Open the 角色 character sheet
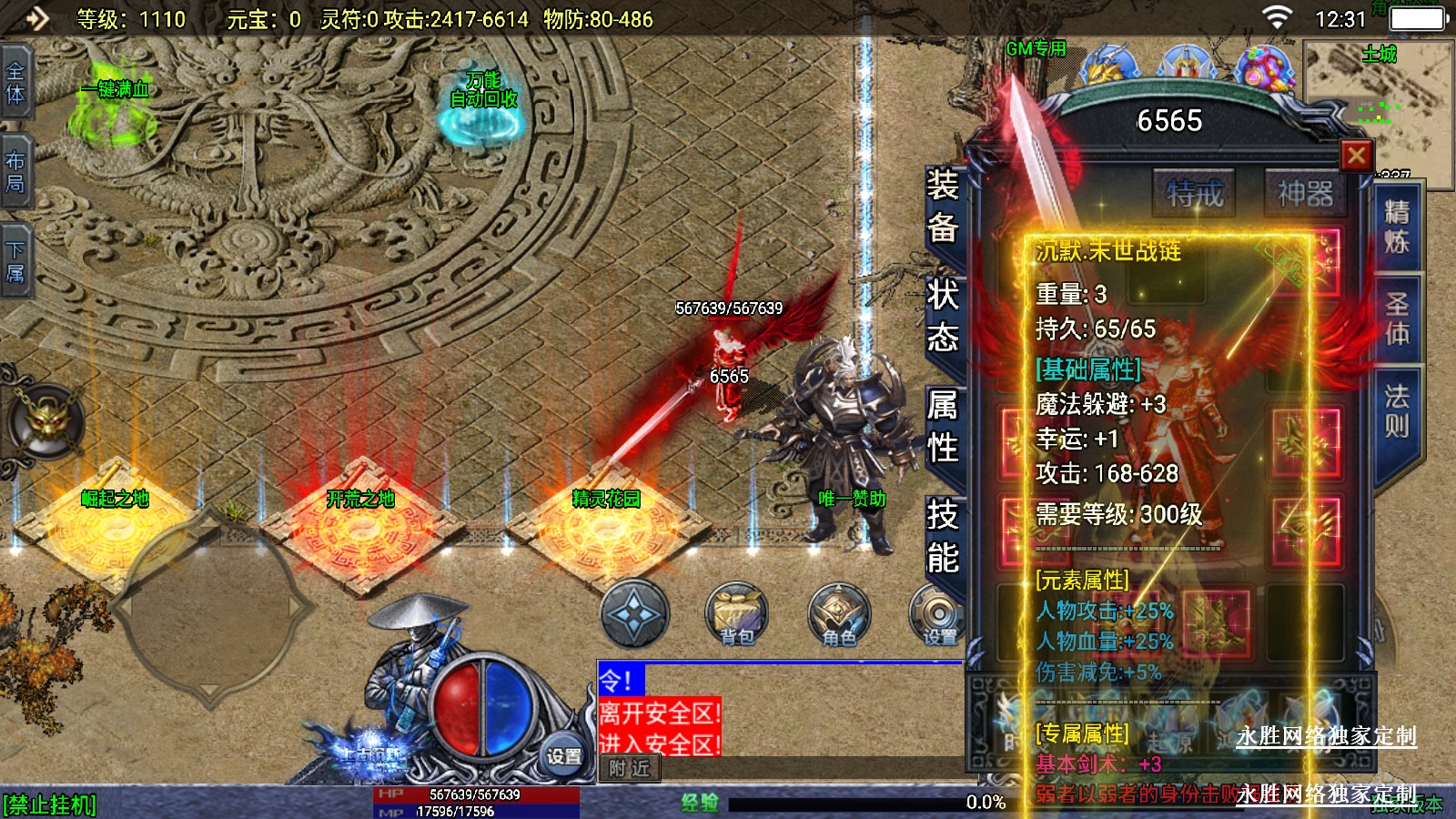 click(839, 614)
